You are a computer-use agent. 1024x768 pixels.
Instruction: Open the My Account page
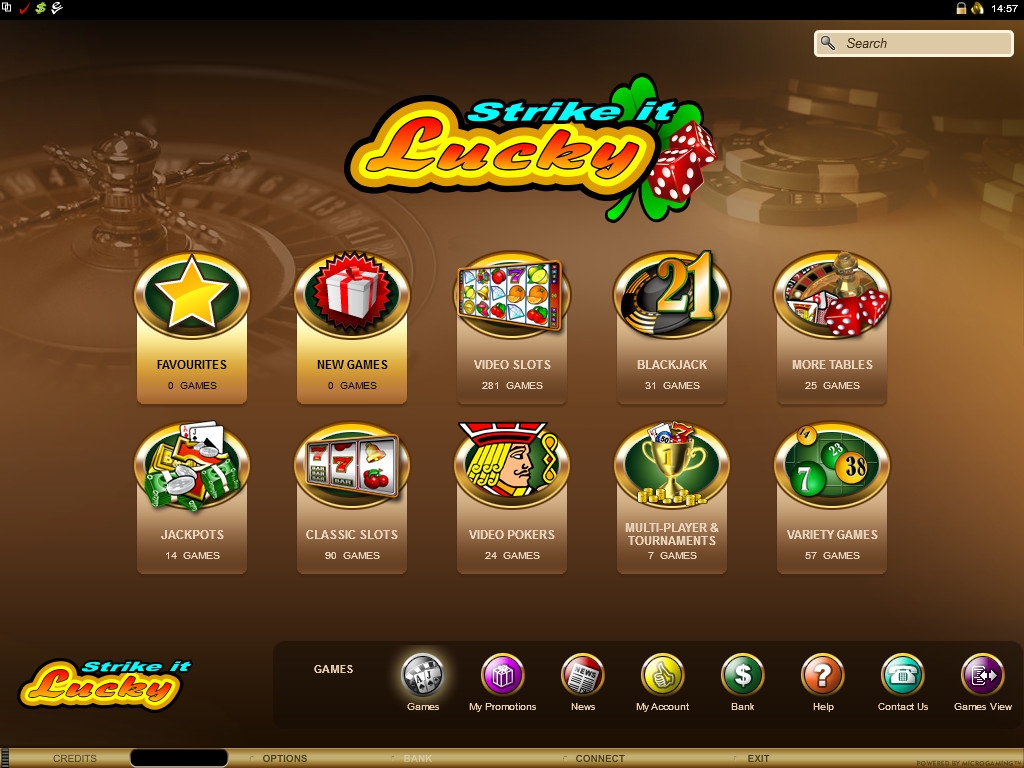[x=662, y=677]
